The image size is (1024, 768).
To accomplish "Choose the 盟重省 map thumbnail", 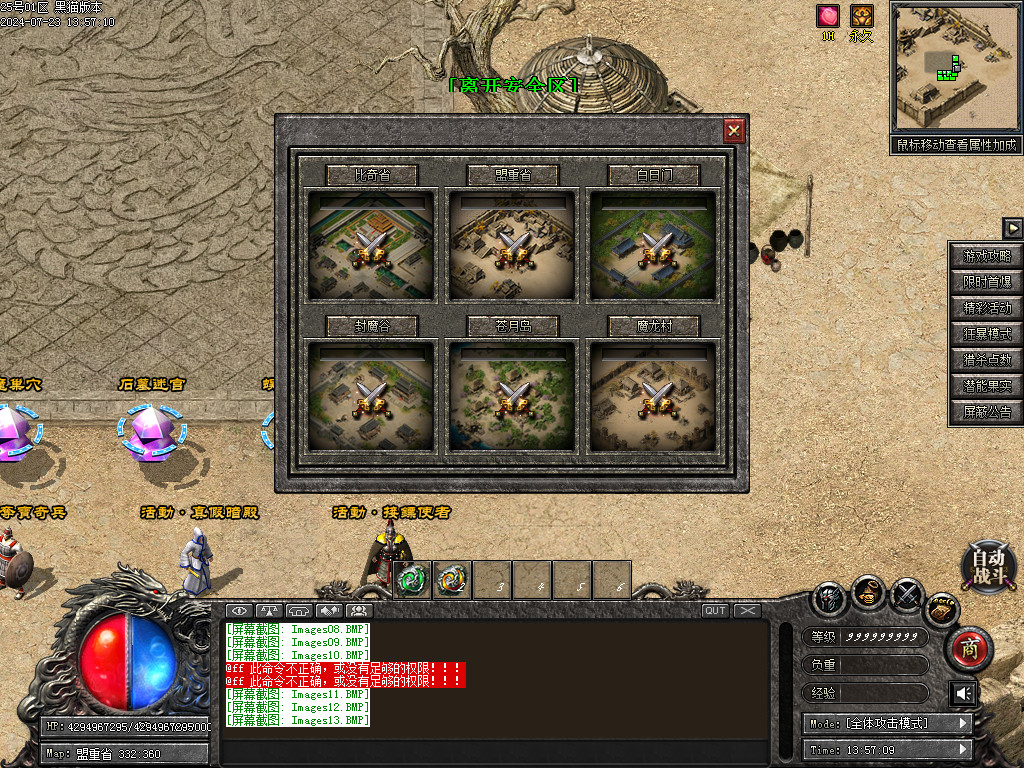I will point(512,245).
